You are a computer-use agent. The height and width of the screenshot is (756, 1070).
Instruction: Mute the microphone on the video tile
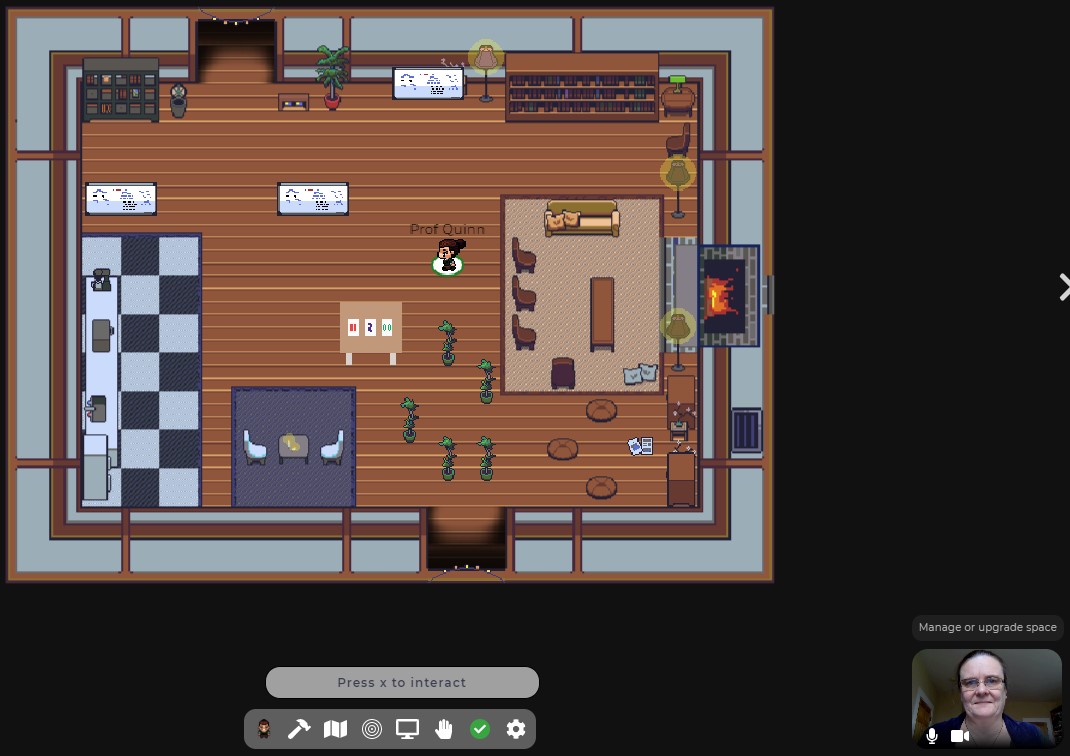pyautogui.click(x=932, y=736)
